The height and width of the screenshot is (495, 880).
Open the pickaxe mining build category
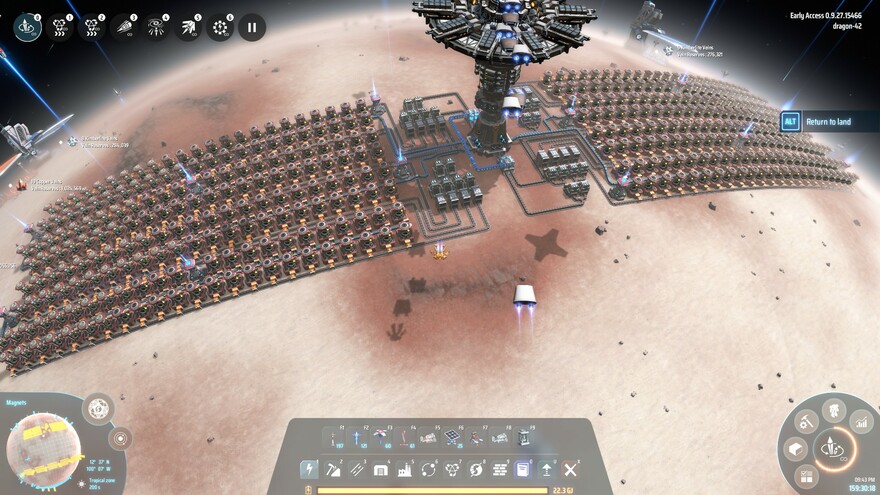(333, 469)
